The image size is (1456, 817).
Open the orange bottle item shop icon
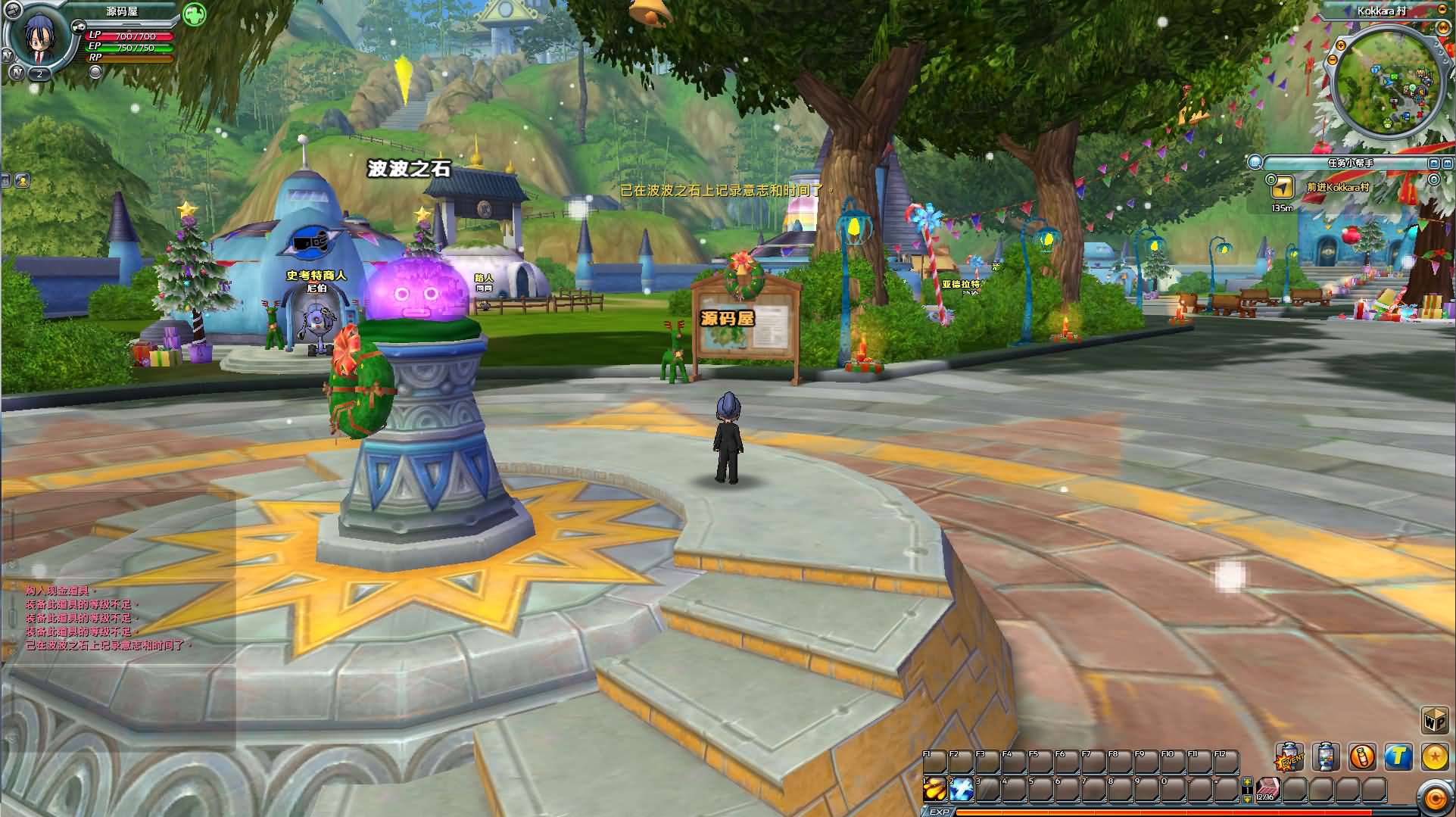tap(1362, 756)
